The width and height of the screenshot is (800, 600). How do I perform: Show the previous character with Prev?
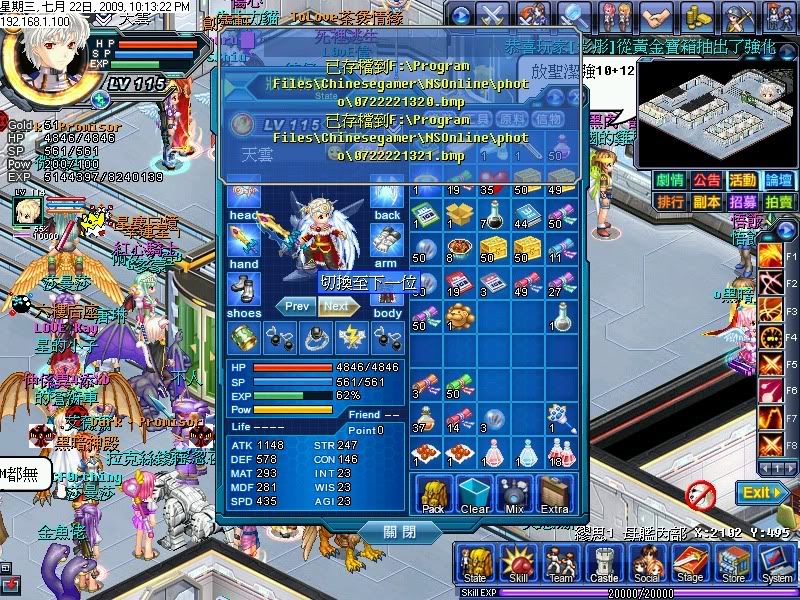(x=296, y=307)
